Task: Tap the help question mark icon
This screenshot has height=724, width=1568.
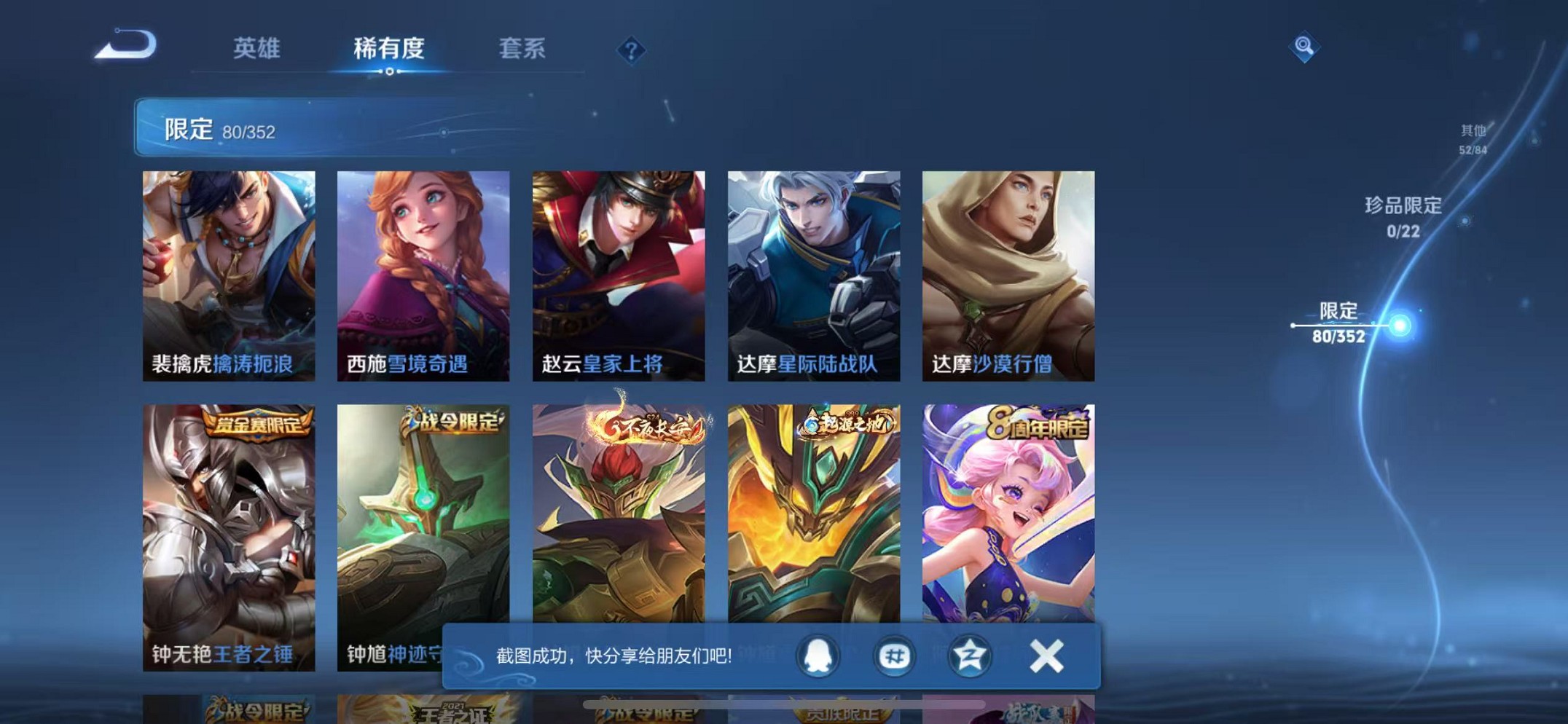Action: (x=632, y=49)
